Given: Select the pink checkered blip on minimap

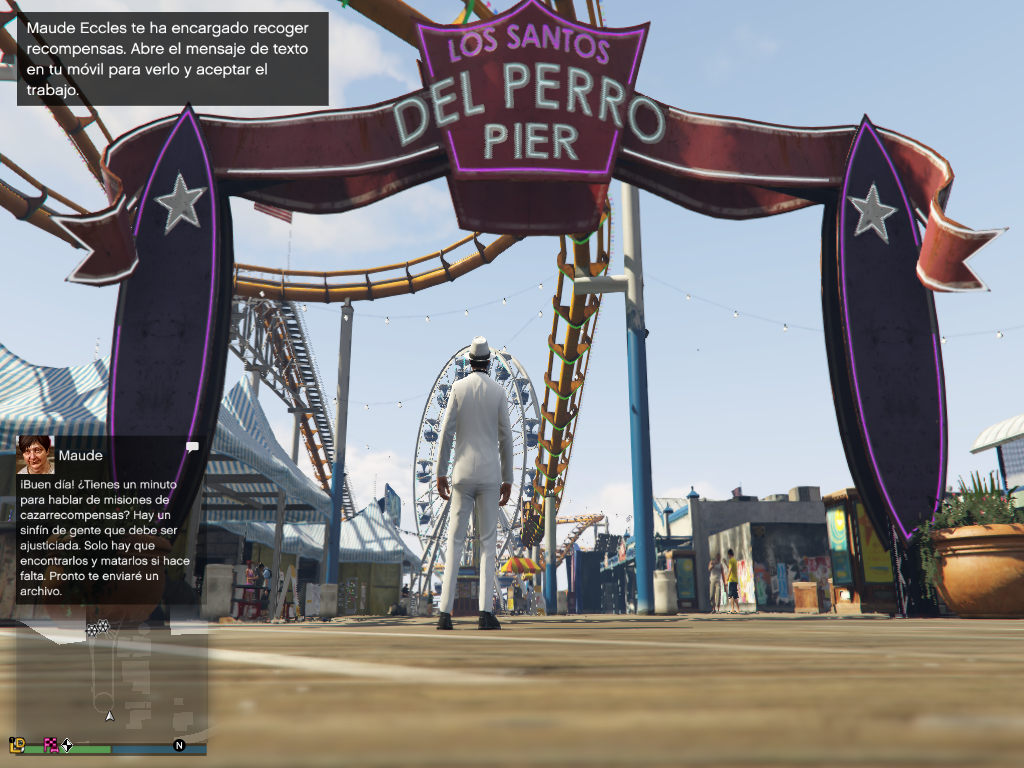Looking at the screenshot, I should [x=50, y=744].
